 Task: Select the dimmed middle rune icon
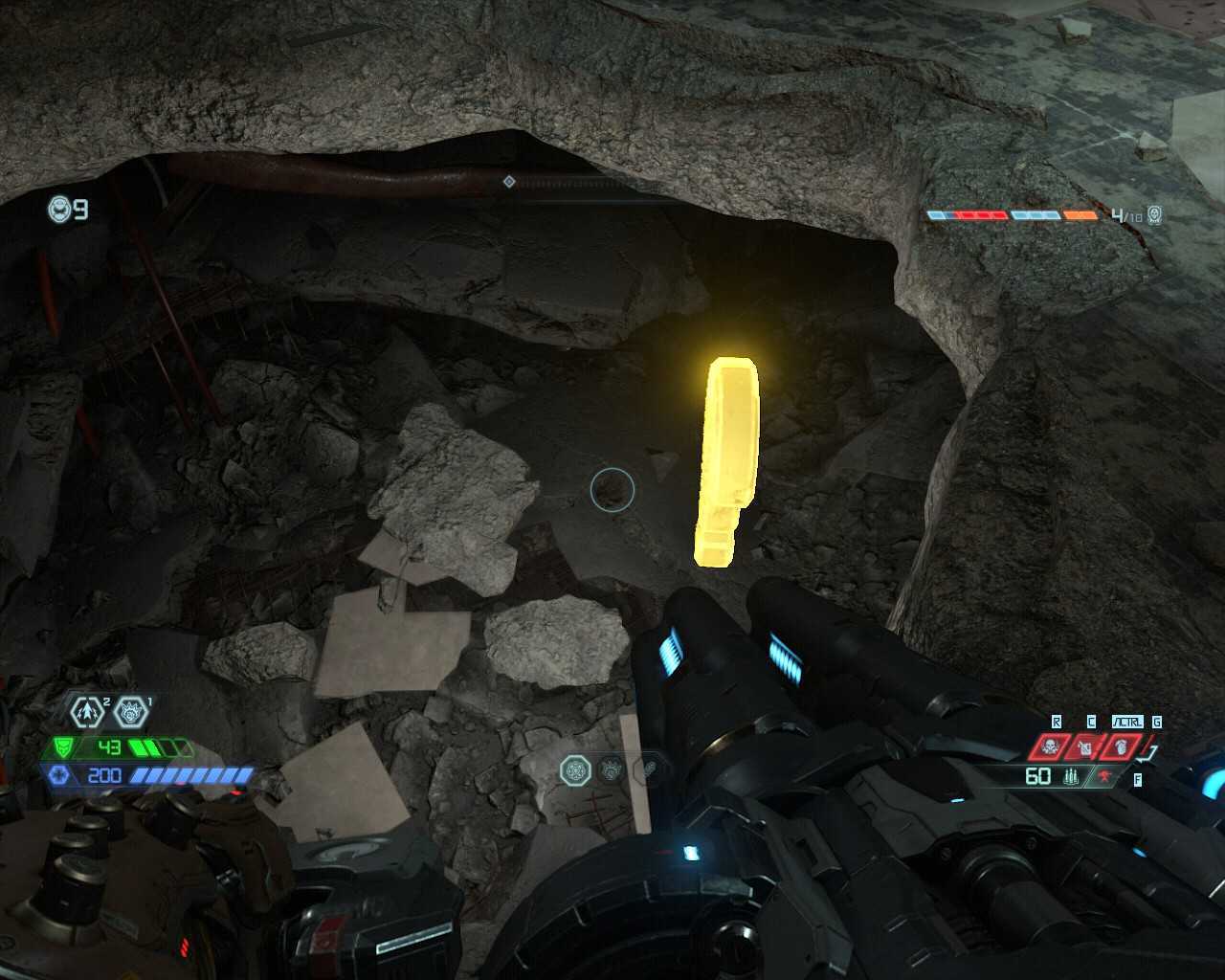coord(612,768)
